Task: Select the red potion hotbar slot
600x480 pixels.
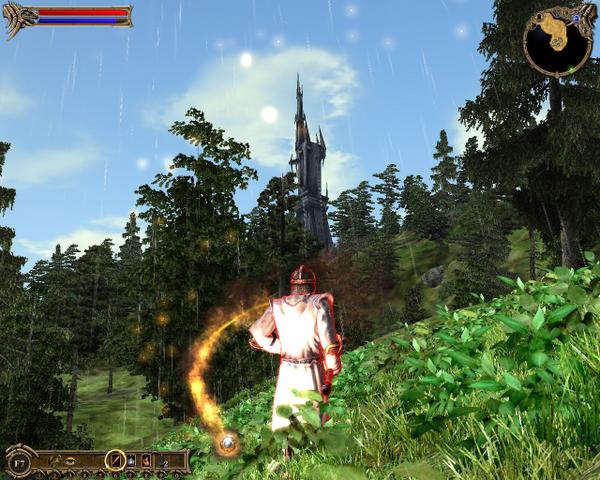Action: pyautogui.click(x=146, y=461)
